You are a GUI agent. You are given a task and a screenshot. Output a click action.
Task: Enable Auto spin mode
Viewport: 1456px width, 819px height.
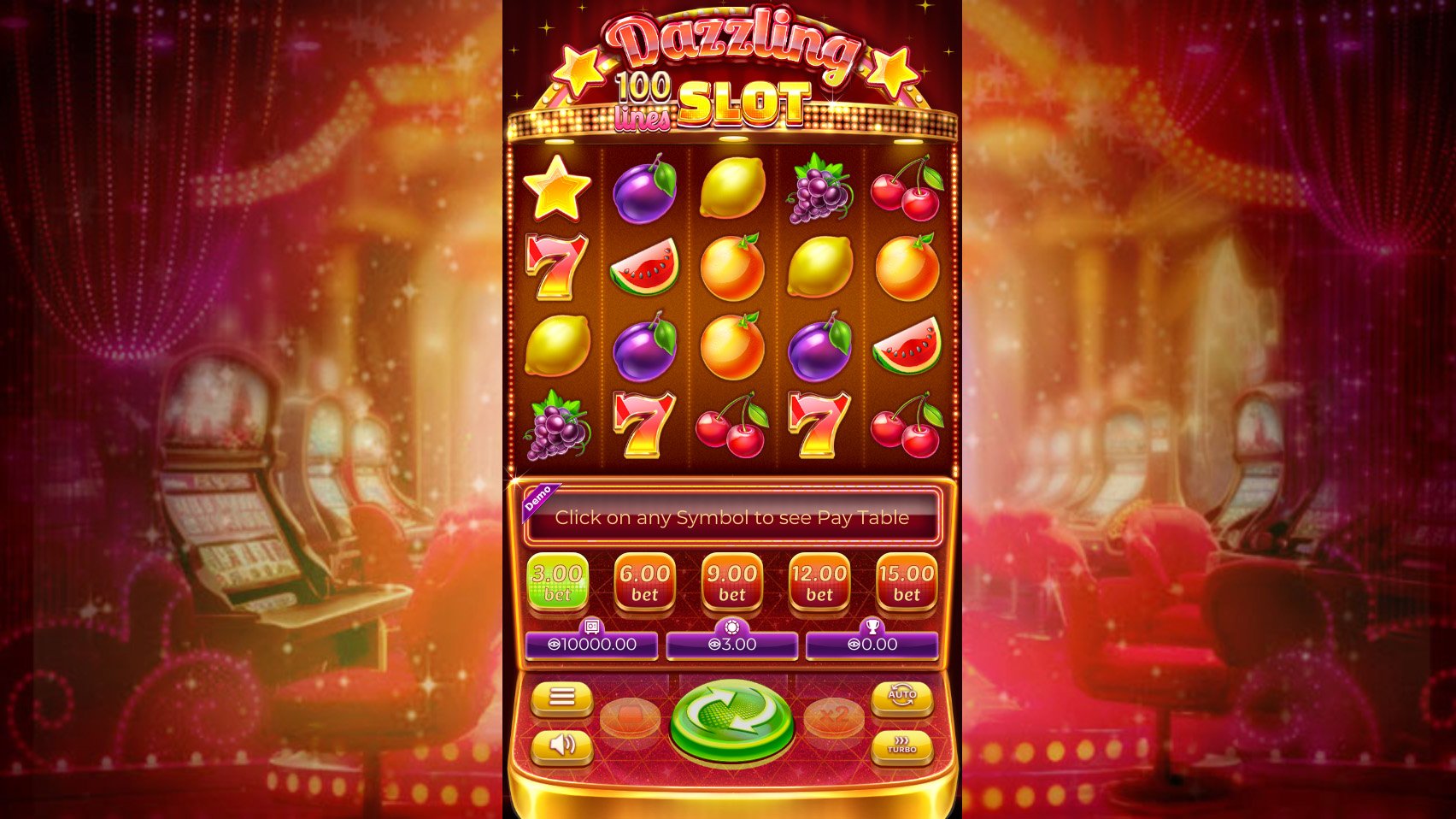(901, 697)
